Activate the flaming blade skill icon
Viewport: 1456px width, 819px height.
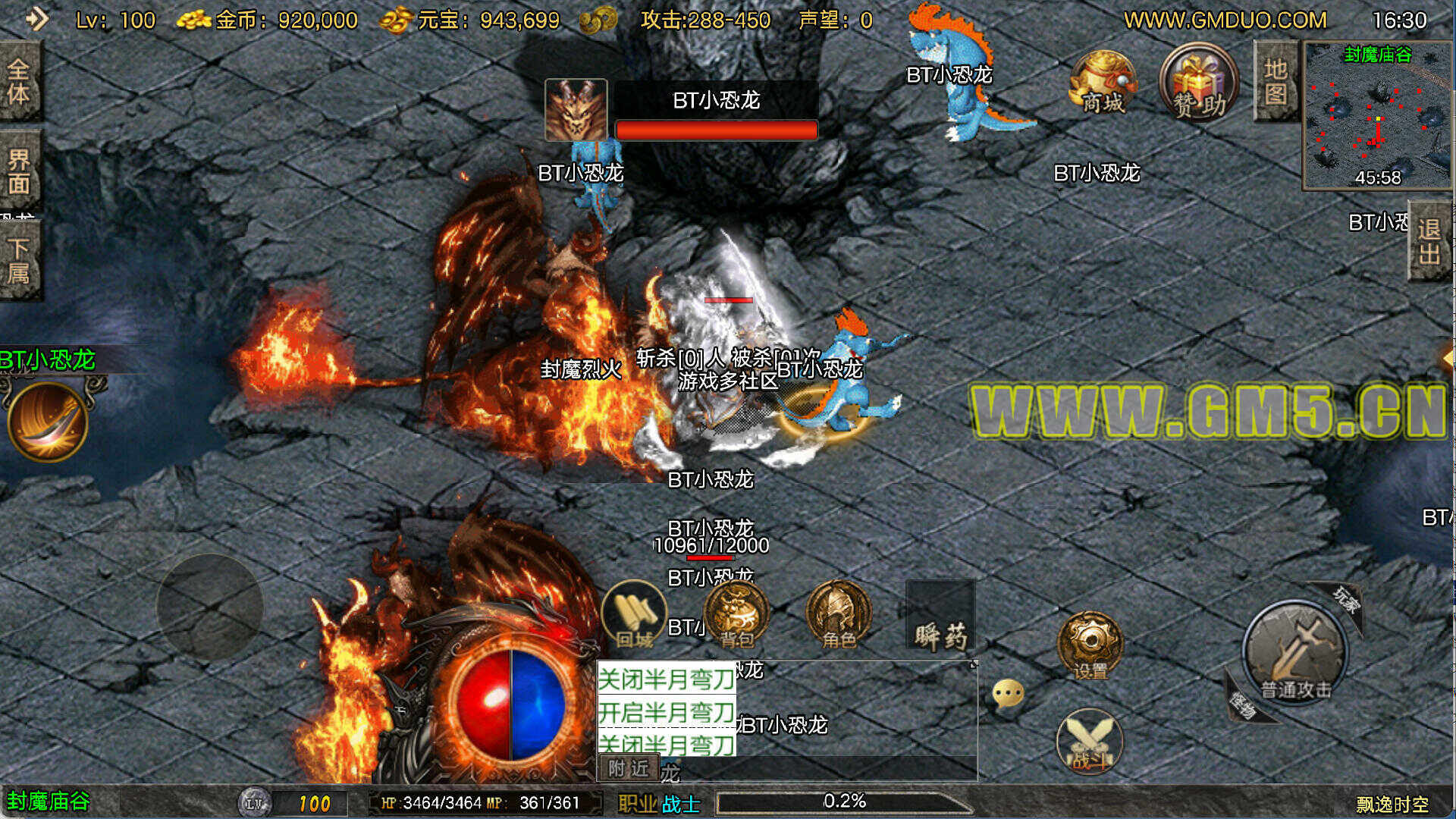click(x=48, y=421)
